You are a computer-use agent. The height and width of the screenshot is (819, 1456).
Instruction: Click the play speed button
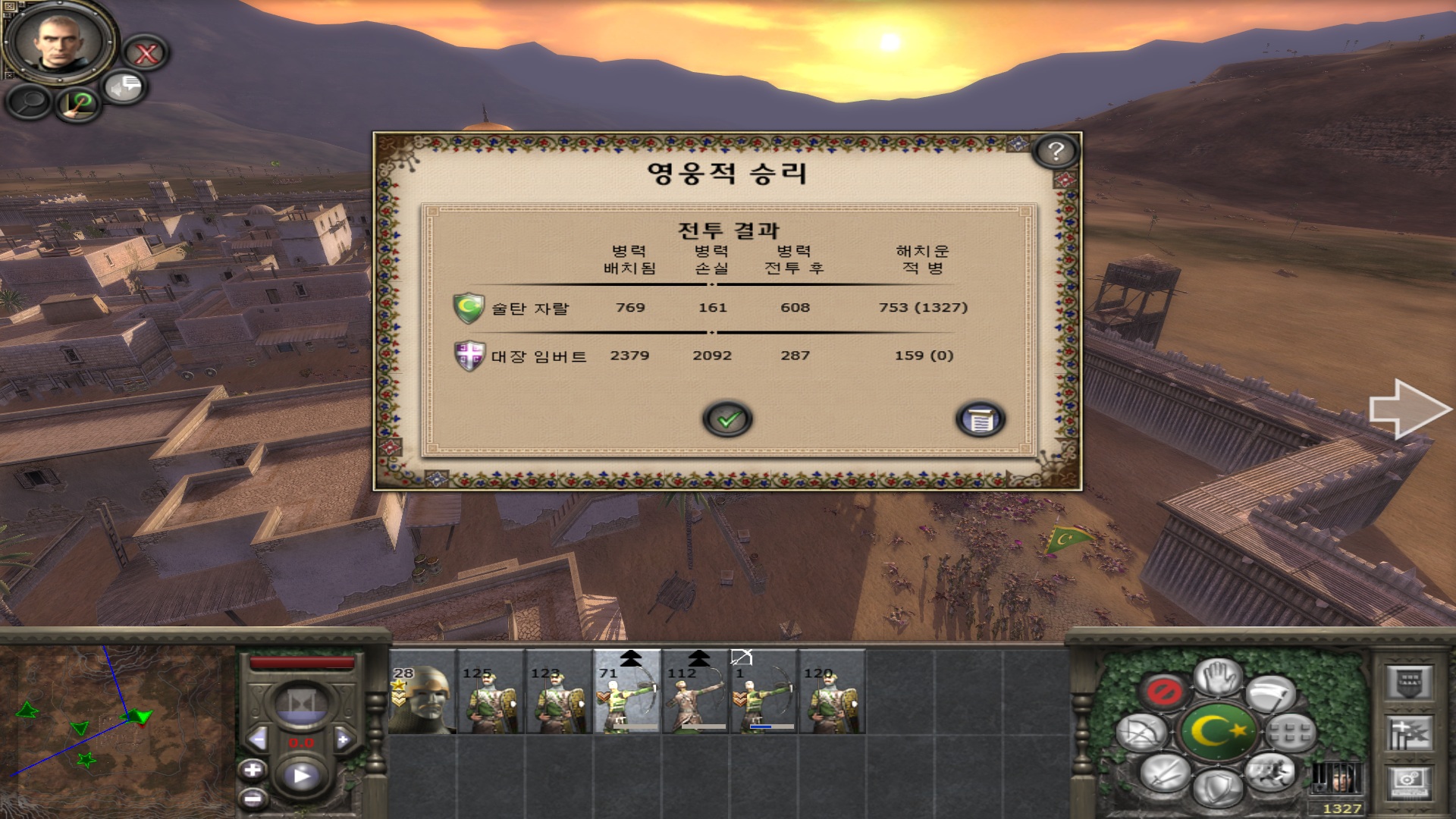click(x=301, y=776)
